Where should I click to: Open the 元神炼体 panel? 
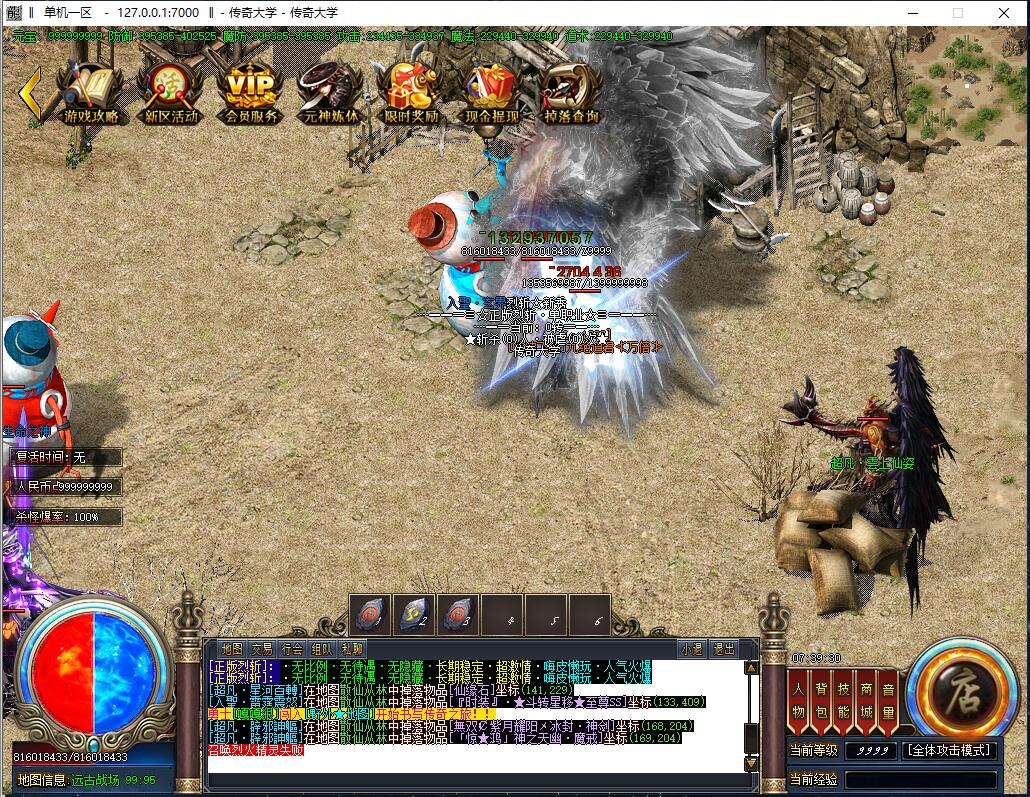329,93
